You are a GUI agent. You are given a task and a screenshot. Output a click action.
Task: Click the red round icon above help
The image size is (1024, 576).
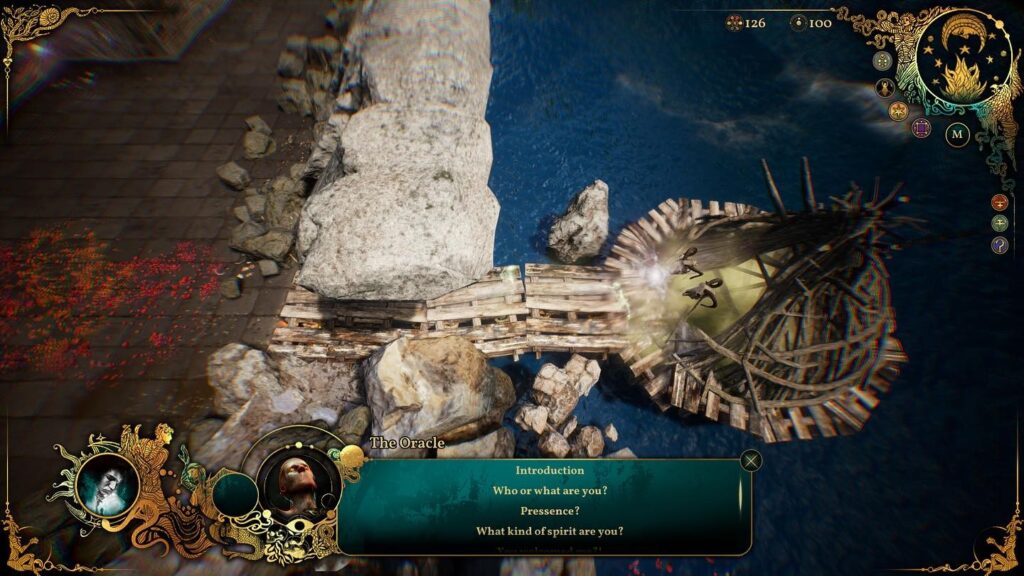(999, 202)
